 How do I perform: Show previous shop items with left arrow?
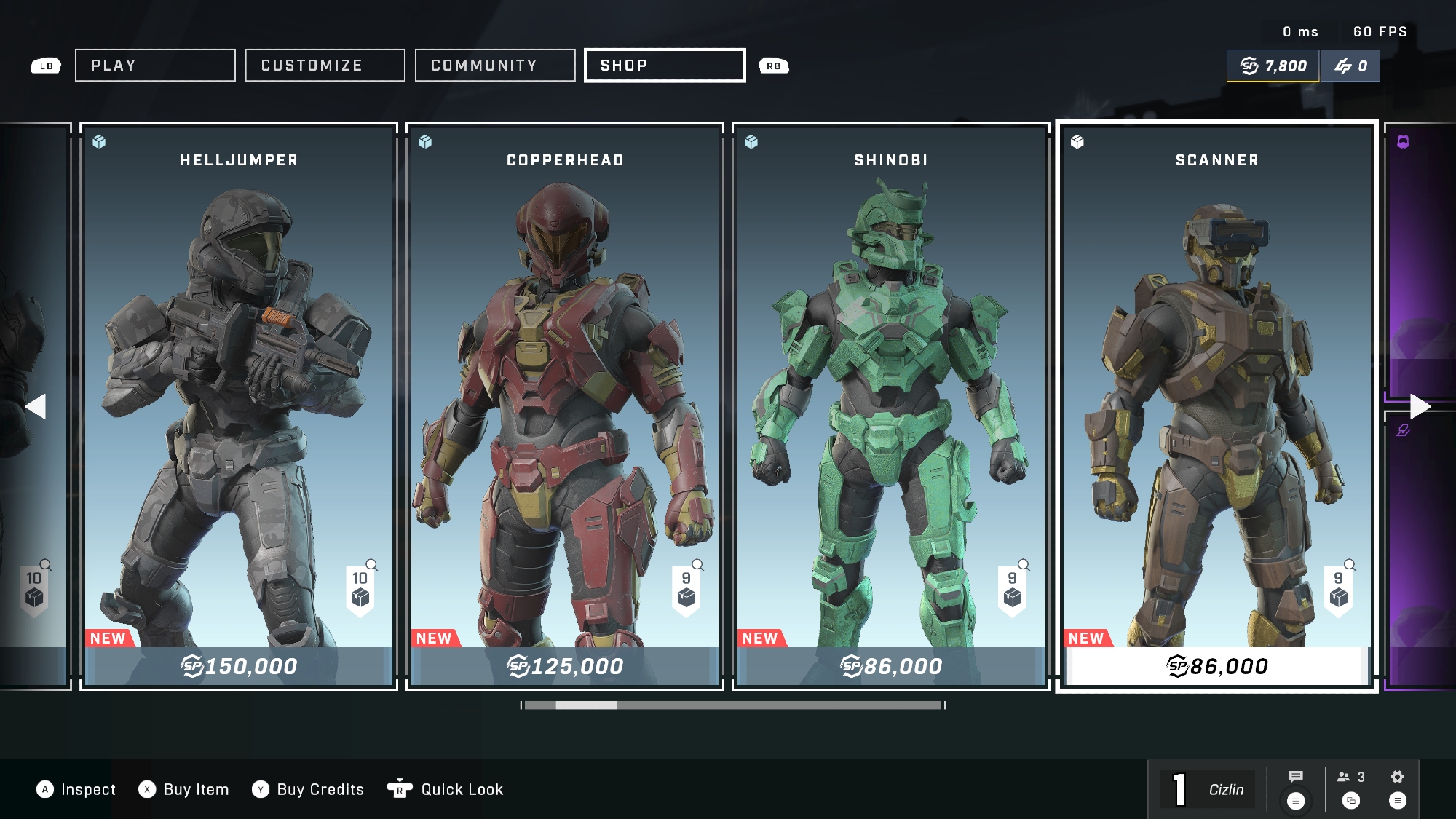click(35, 406)
